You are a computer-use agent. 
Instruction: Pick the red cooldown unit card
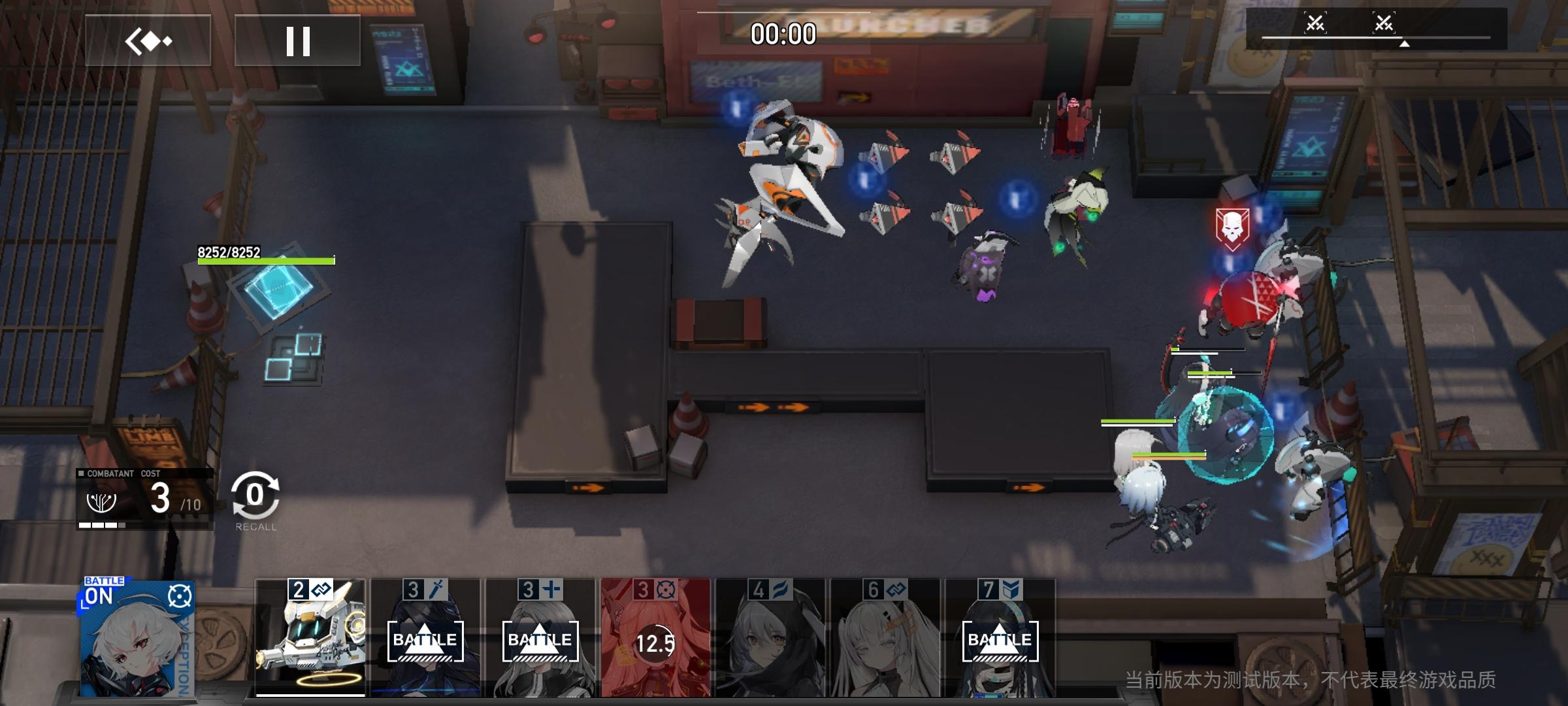point(655,637)
